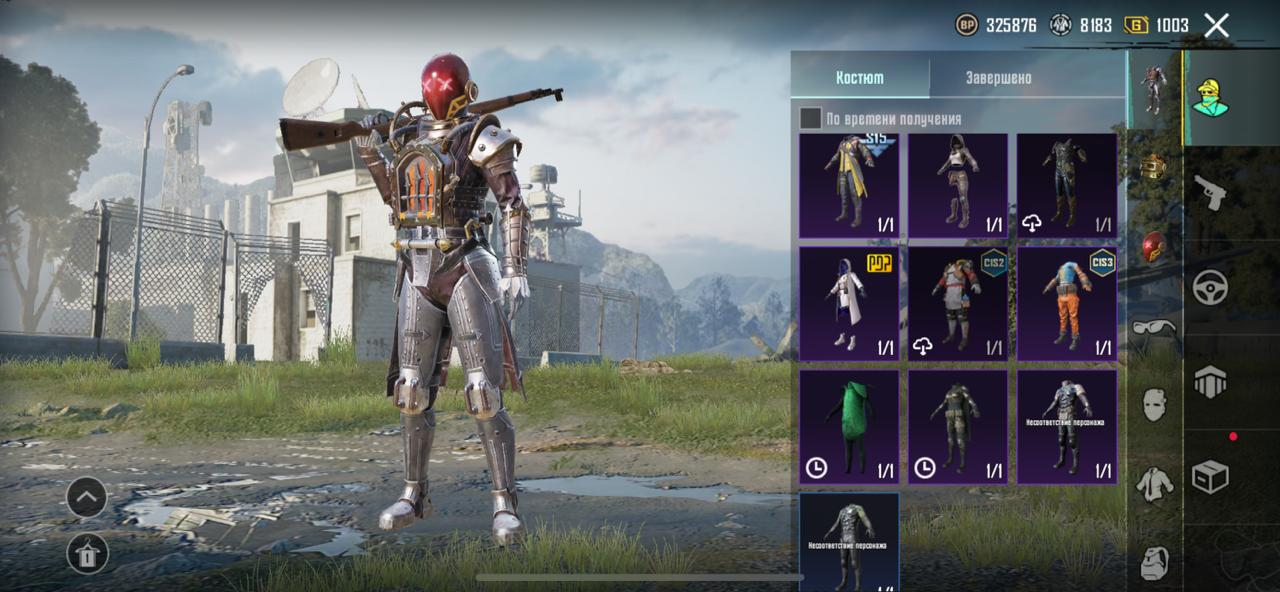This screenshot has height=592, width=1280.
Task: Switch to the Костюм tab
Action: pyautogui.click(x=860, y=78)
